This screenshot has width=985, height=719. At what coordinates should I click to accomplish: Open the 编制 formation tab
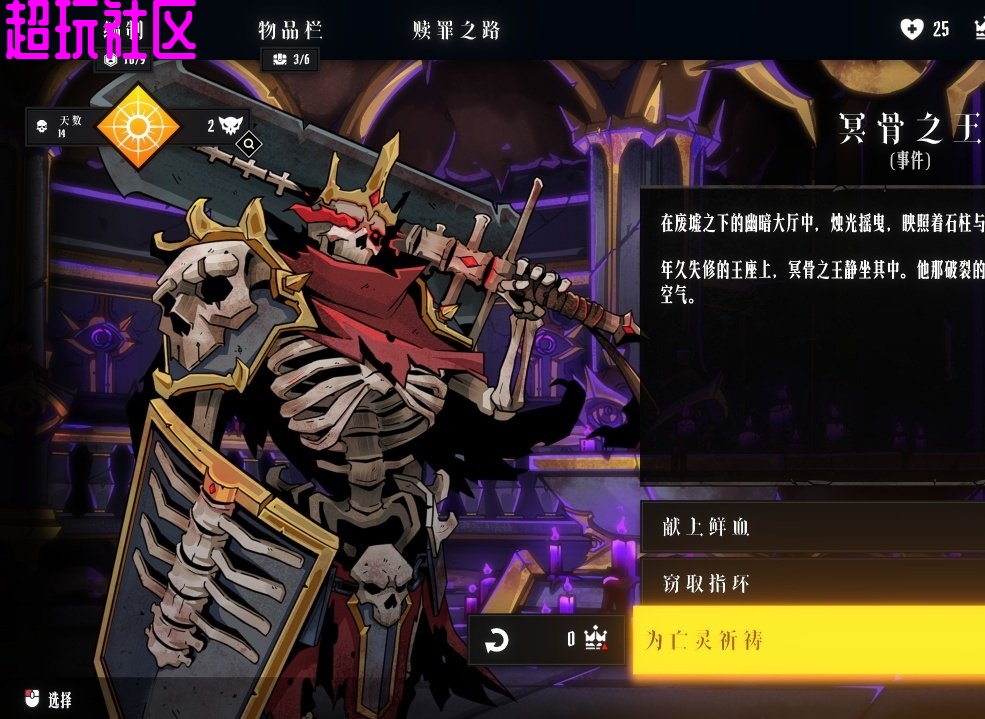124,30
